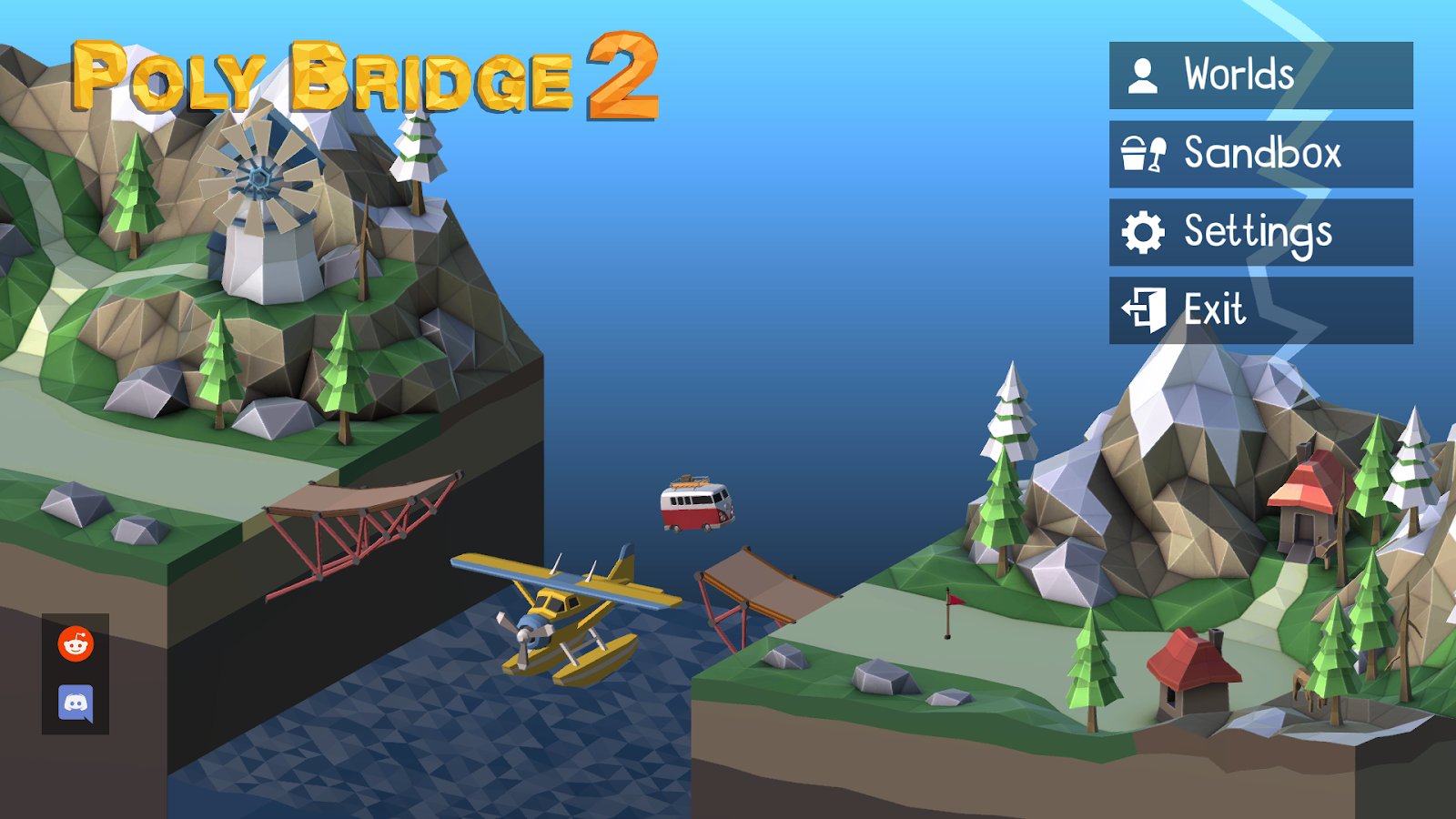Click the person icon beside Worlds

1144,75
